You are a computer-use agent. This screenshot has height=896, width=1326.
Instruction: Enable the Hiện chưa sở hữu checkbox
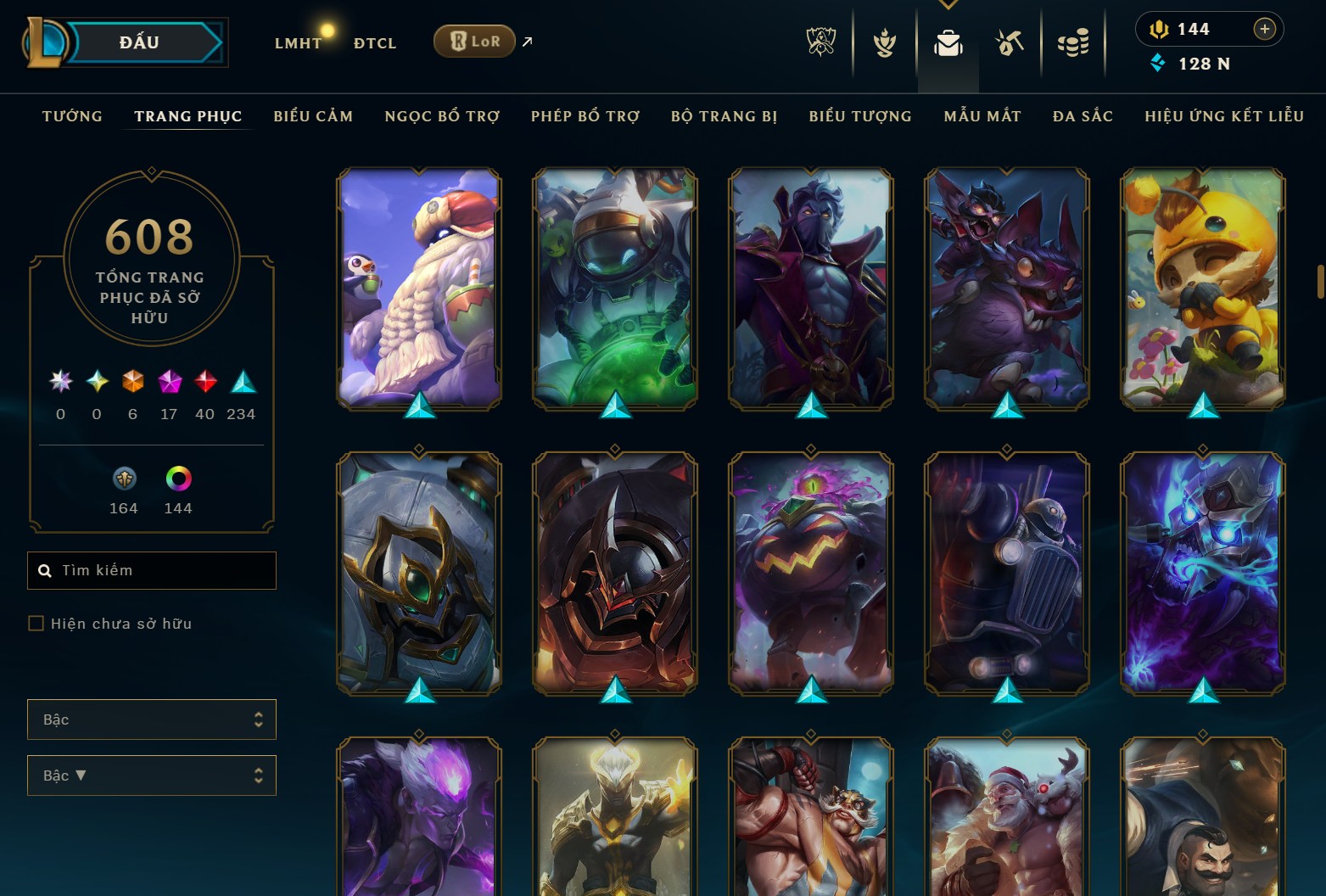(36, 623)
